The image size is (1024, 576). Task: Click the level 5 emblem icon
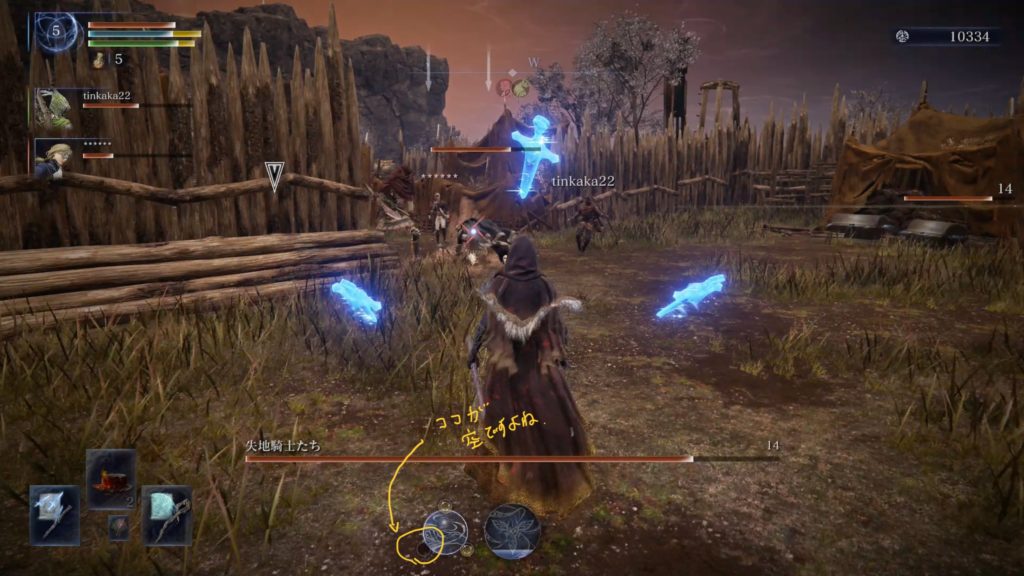pyautogui.click(x=57, y=32)
